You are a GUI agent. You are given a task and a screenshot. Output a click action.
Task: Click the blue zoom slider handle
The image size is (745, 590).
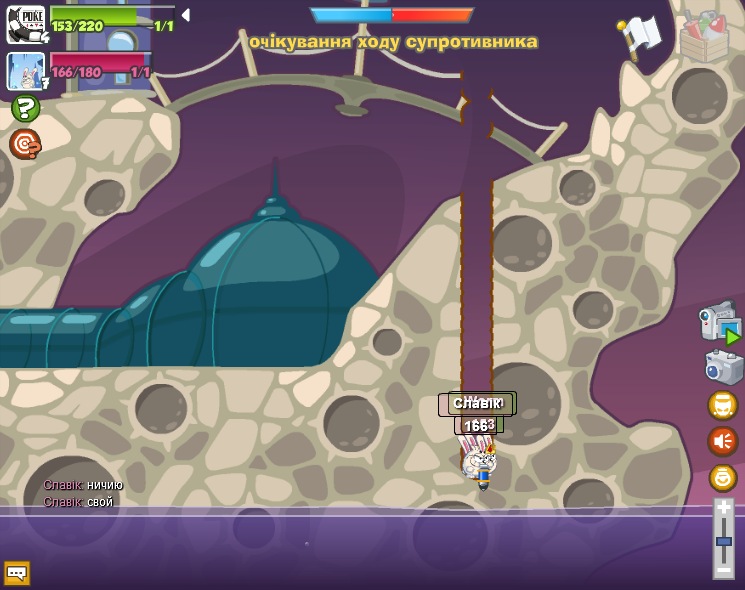(723, 541)
